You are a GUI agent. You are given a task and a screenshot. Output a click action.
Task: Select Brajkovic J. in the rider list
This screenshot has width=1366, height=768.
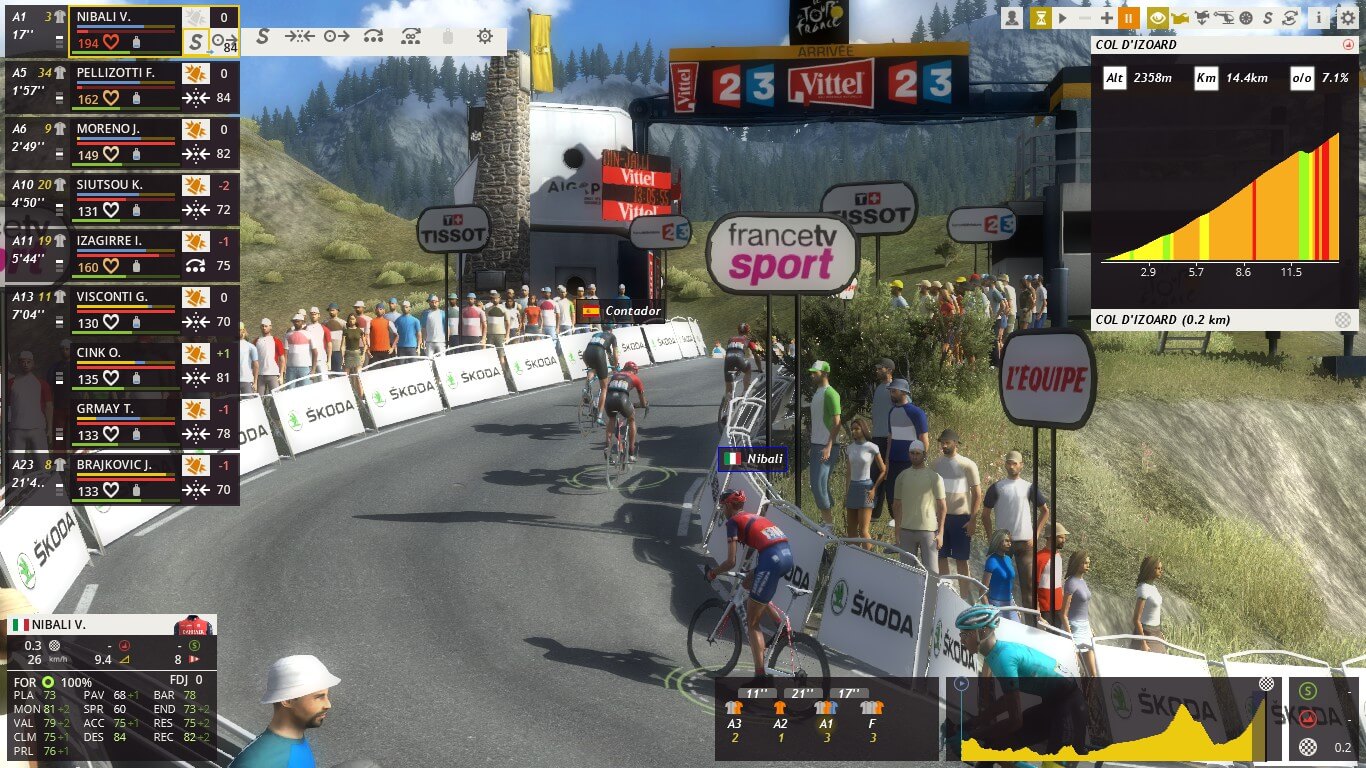click(x=114, y=465)
